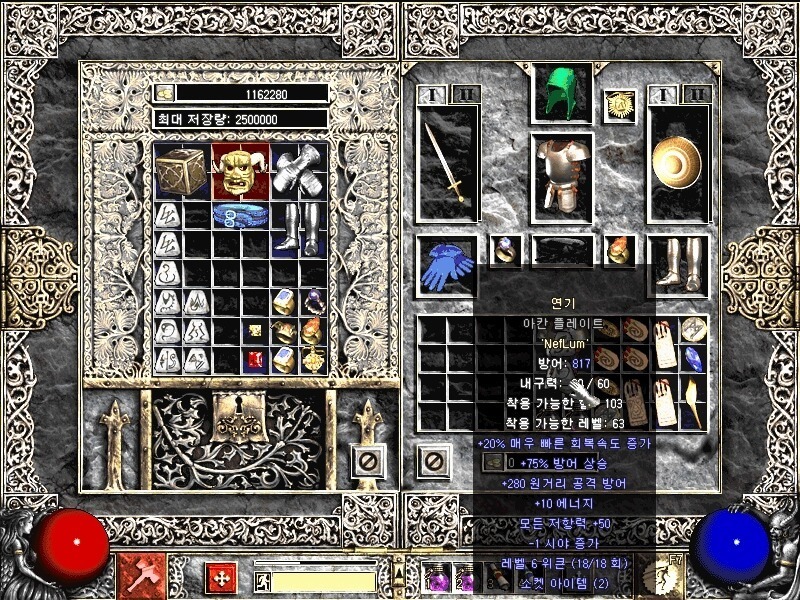Select the equipped plate body armor
Viewport: 800px width, 600px height.
(562, 173)
